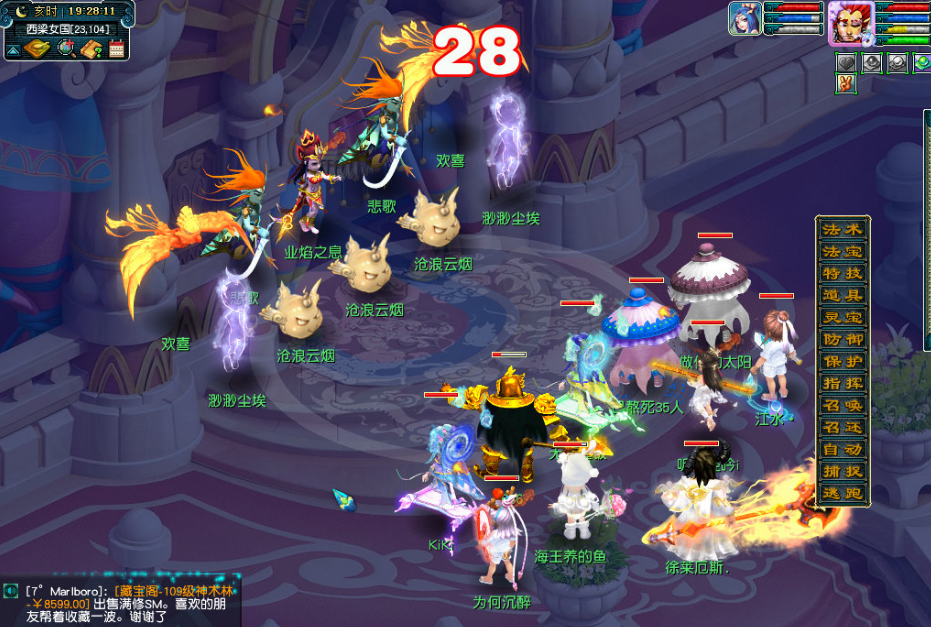Viewport: 931px width, 627px height.
Task: Open the 法宝 (Magic Treasure) command
Action: click(x=842, y=251)
